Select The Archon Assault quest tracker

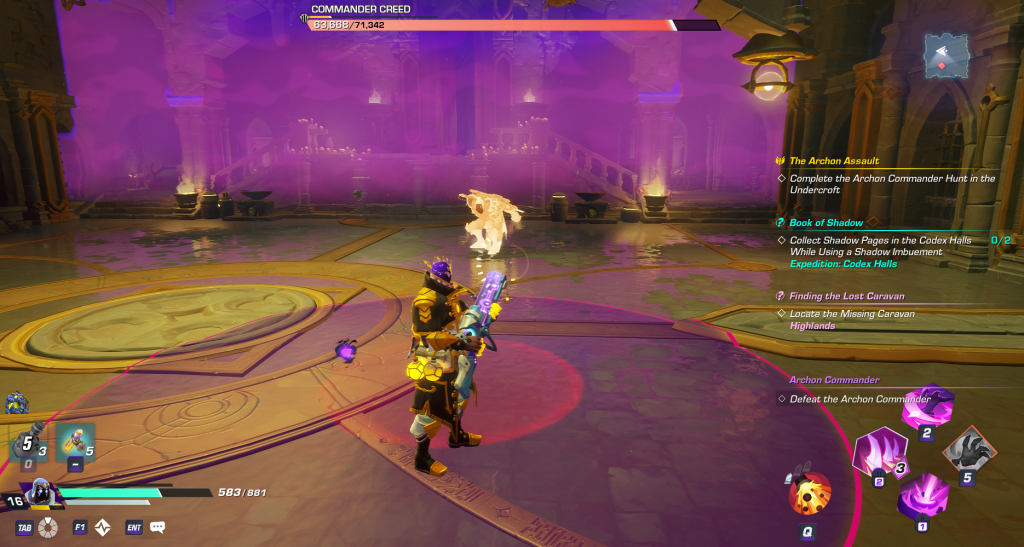click(834, 161)
